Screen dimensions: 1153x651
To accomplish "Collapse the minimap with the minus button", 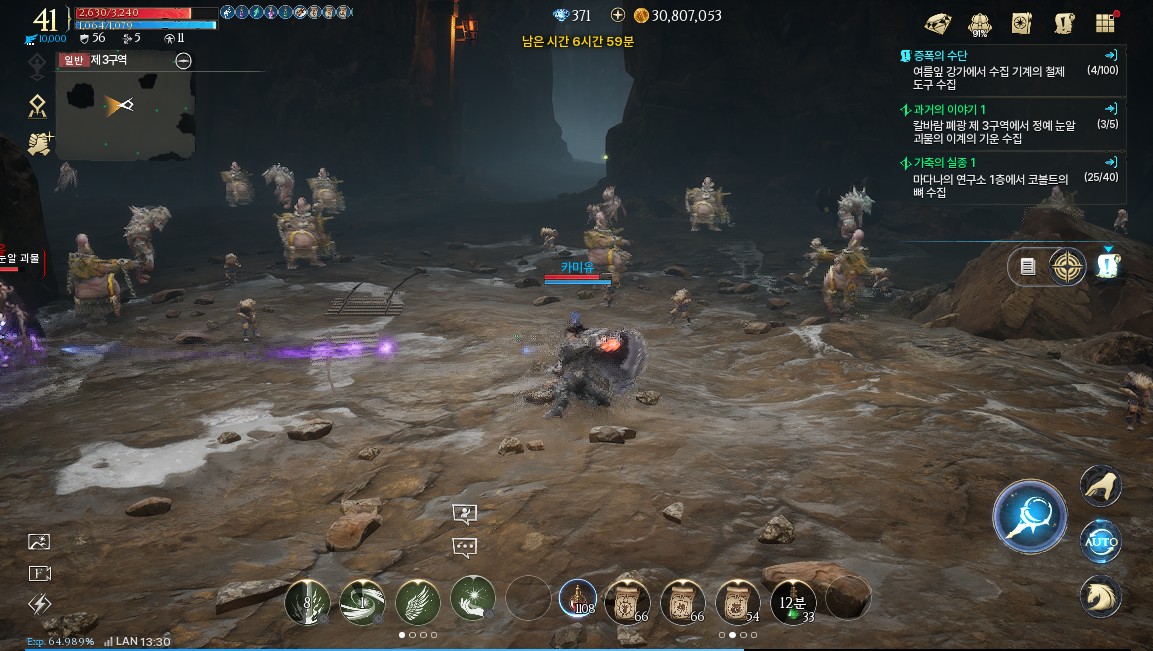I will pos(183,60).
